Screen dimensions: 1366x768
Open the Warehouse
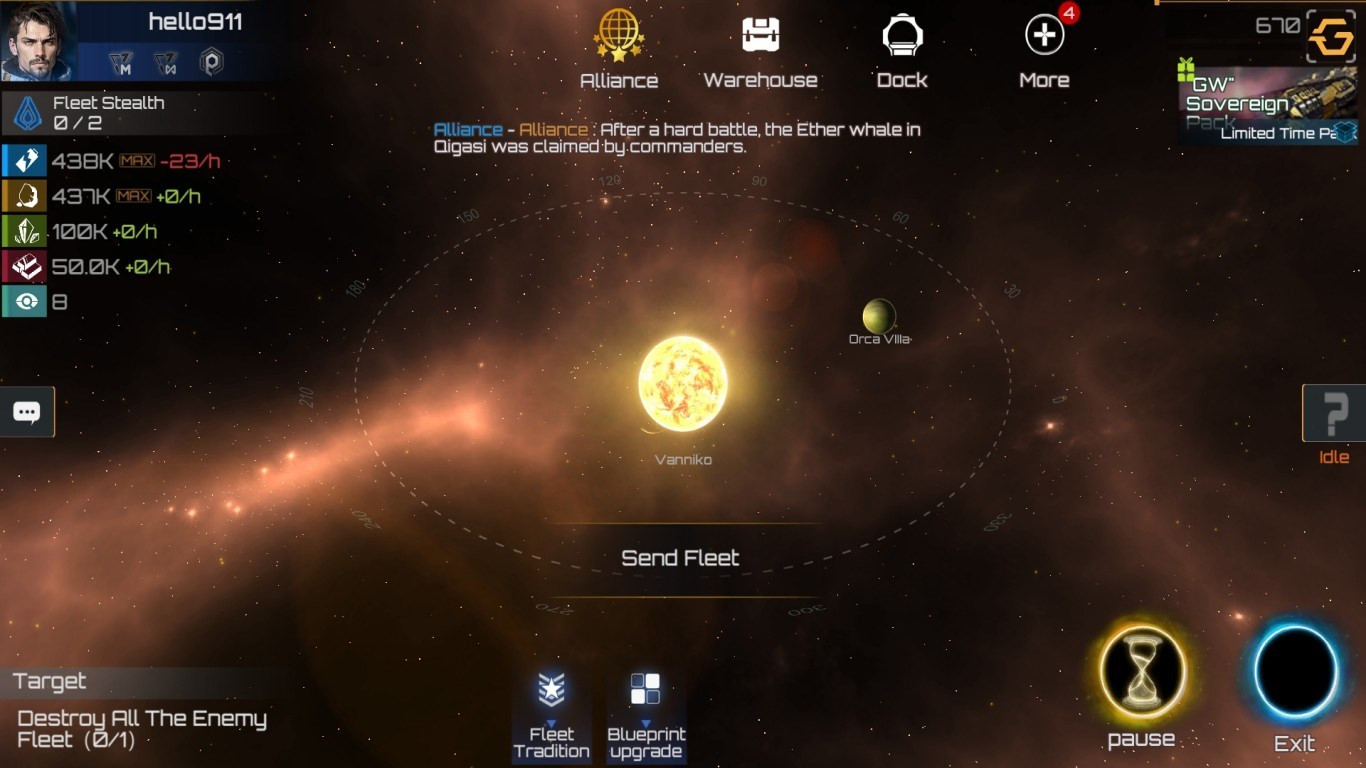760,50
